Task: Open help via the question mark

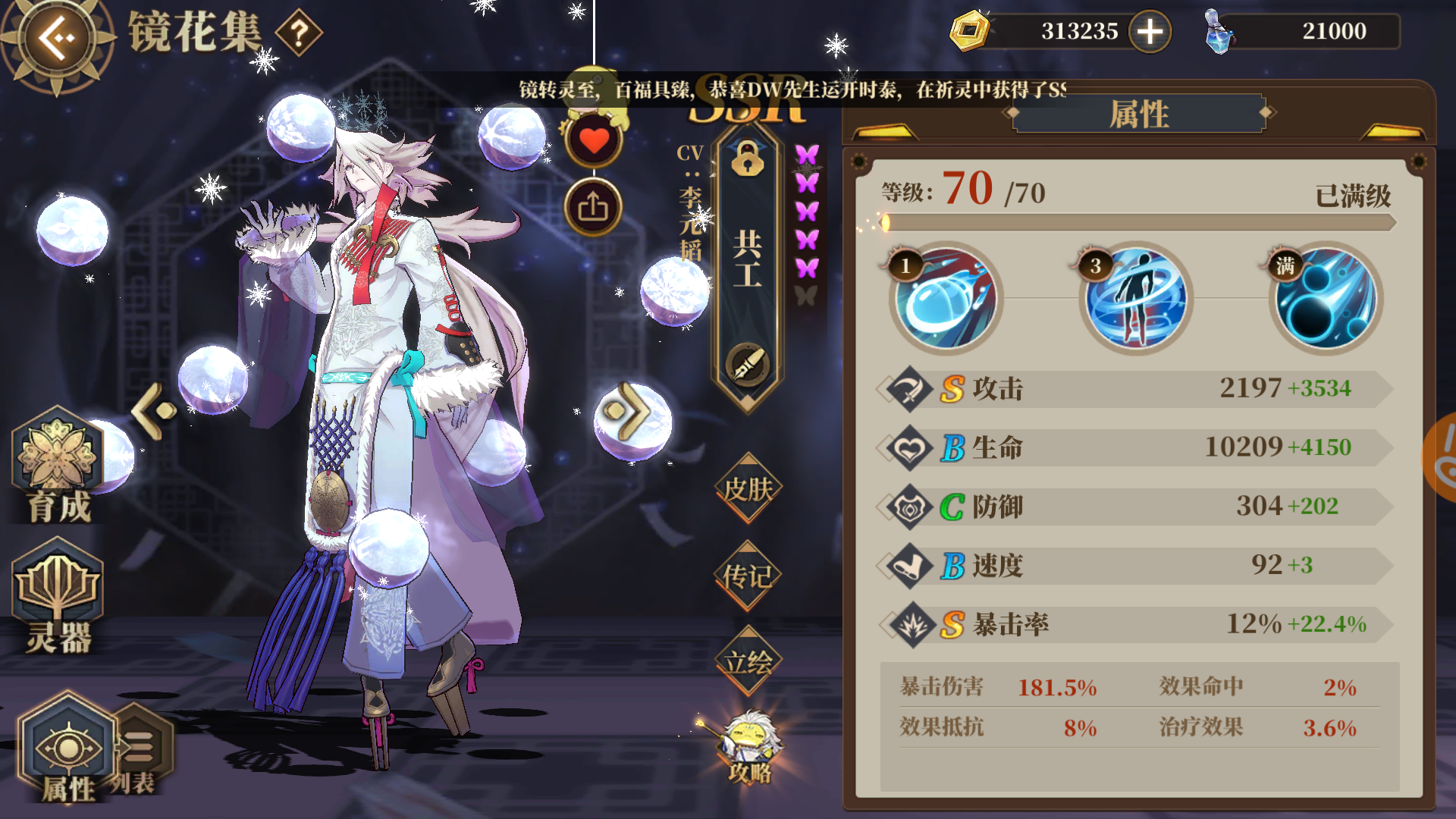Action: coord(300,32)
